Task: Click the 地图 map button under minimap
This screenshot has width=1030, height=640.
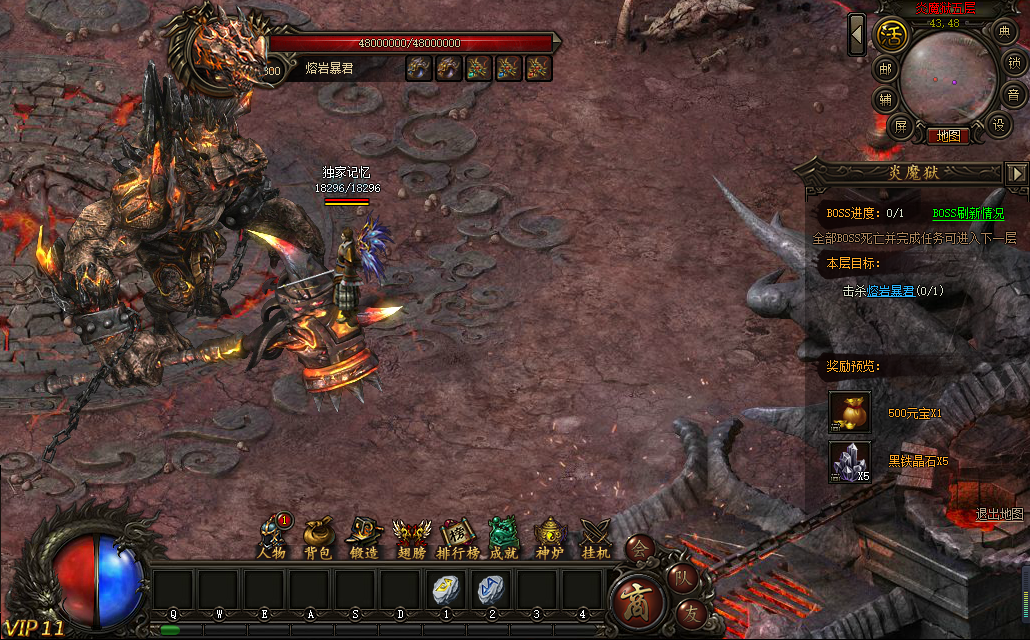Action: tap(947, 135)
